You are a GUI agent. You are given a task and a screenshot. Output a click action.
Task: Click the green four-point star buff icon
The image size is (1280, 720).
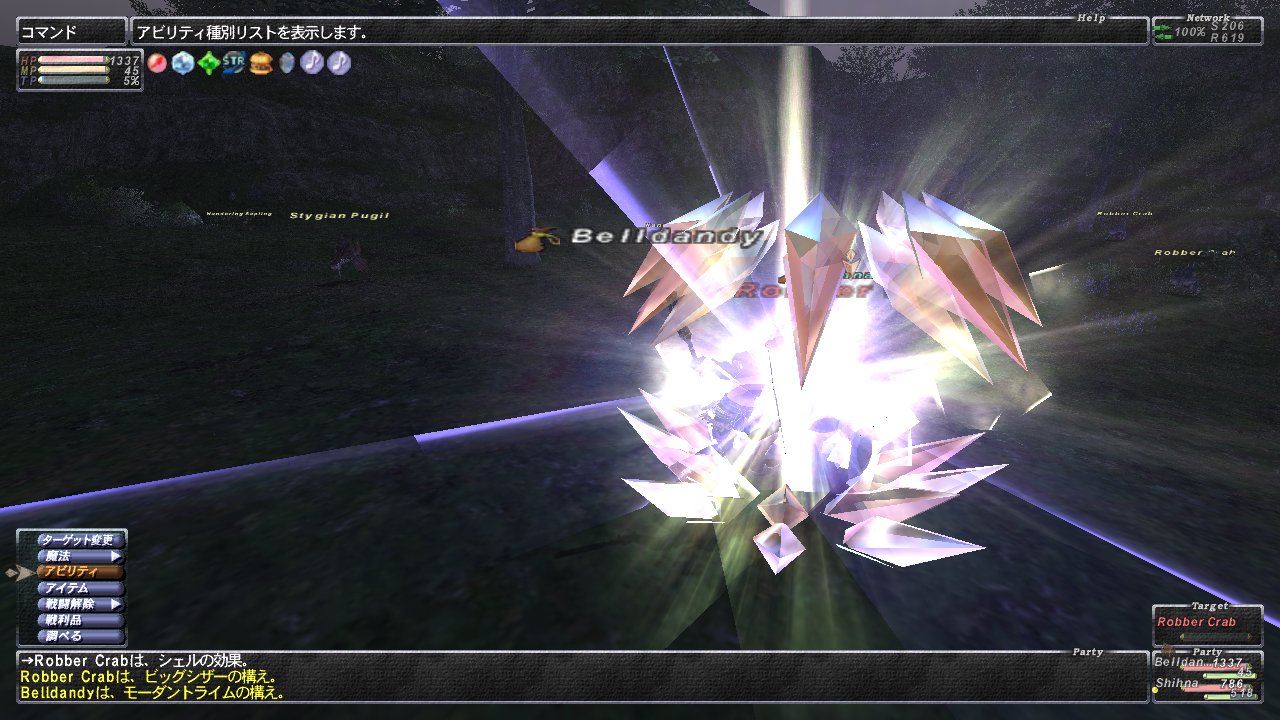208,63
